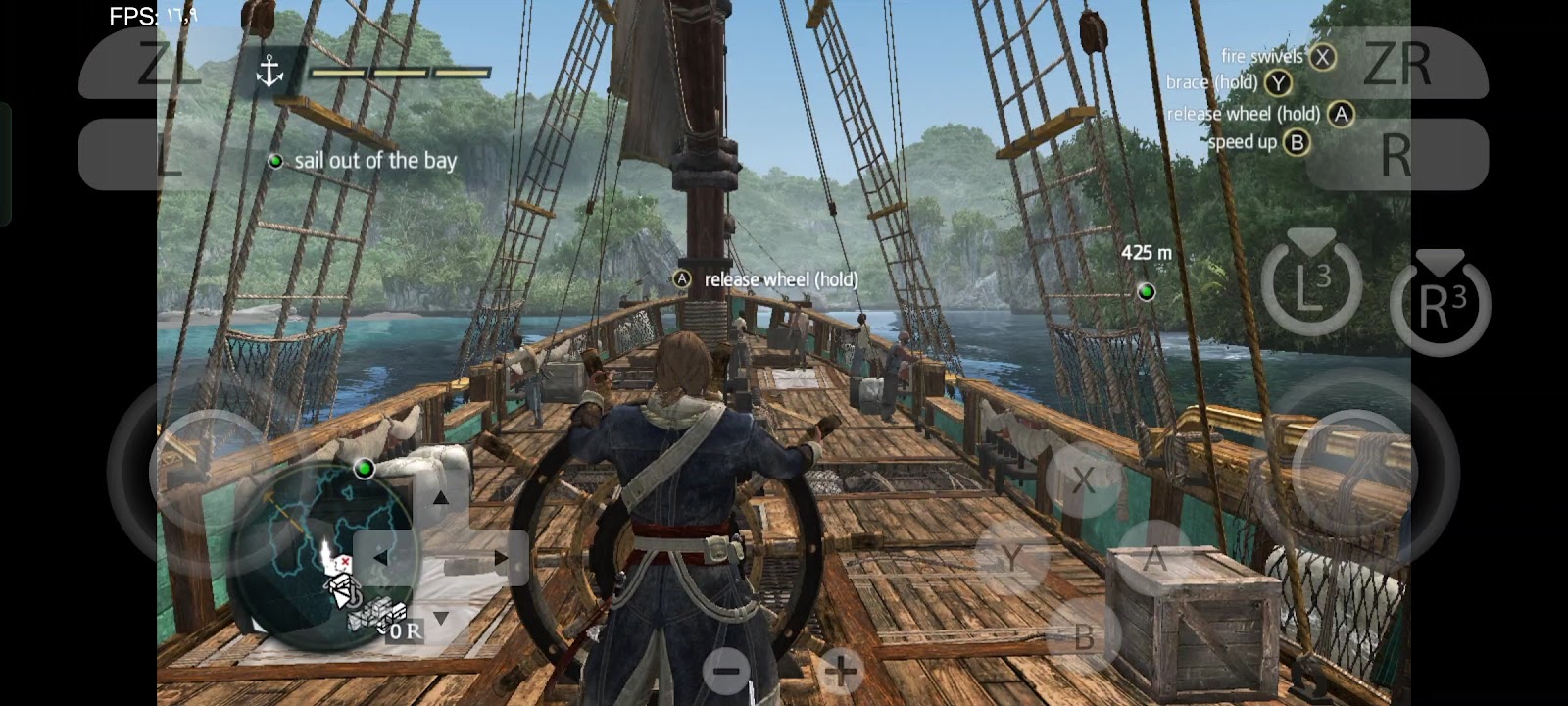The width and height of the screenshot is (1568, 706).
Task: Tap the D-pad down arrow
Action: pyautogui.click(x=441, y=618)
